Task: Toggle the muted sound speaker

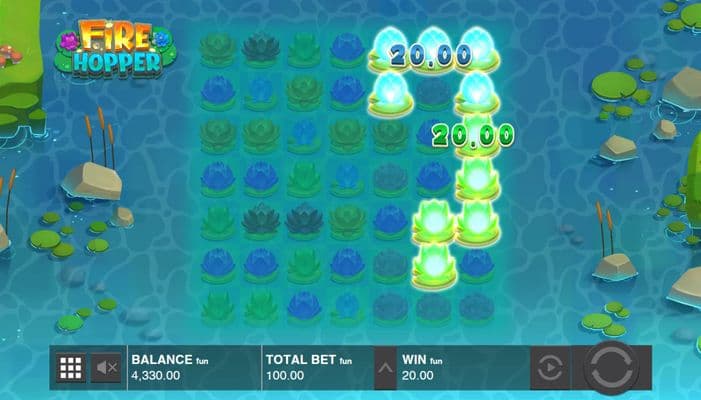Action: point(106,369)
